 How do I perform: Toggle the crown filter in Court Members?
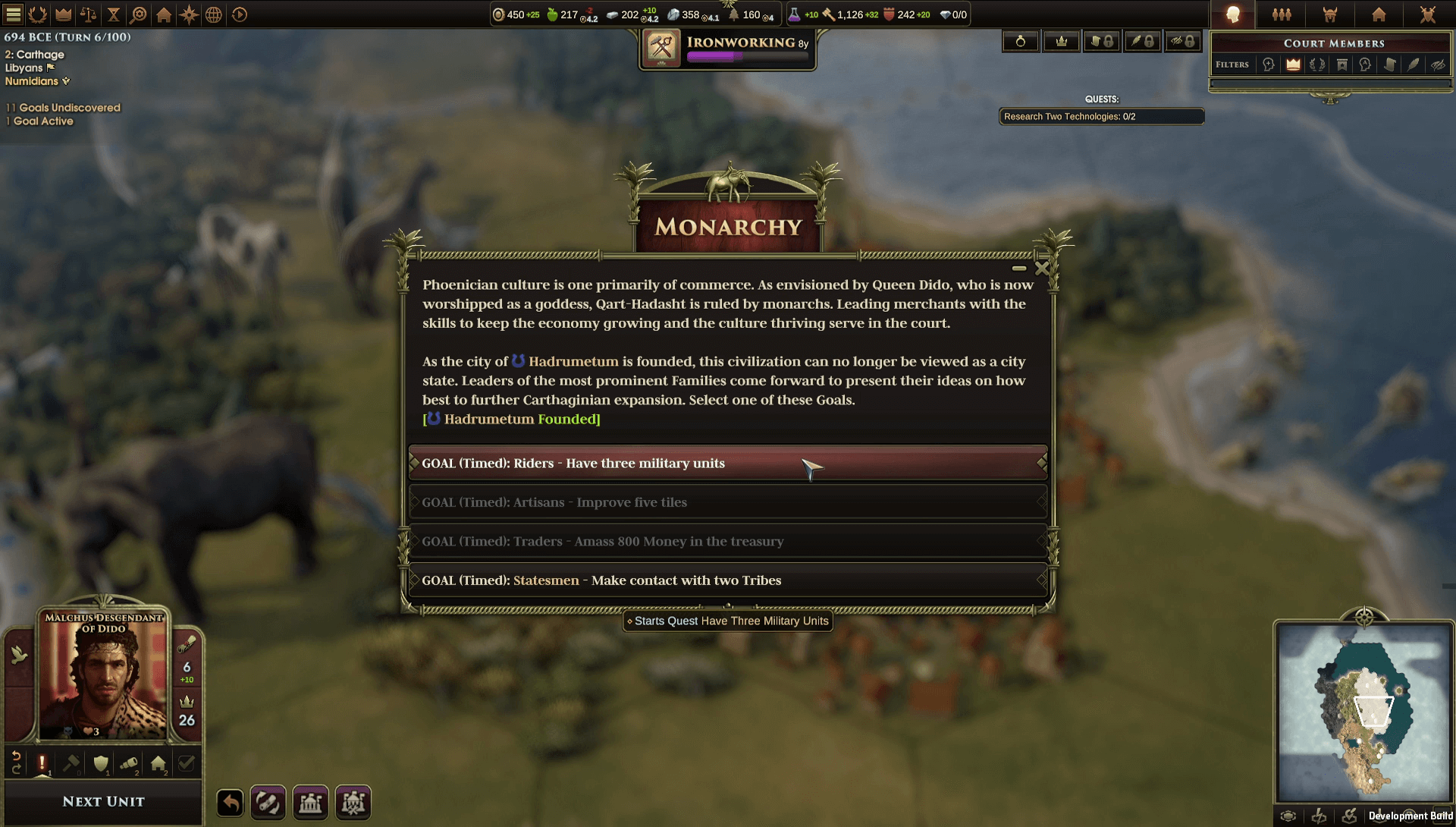1293,64
